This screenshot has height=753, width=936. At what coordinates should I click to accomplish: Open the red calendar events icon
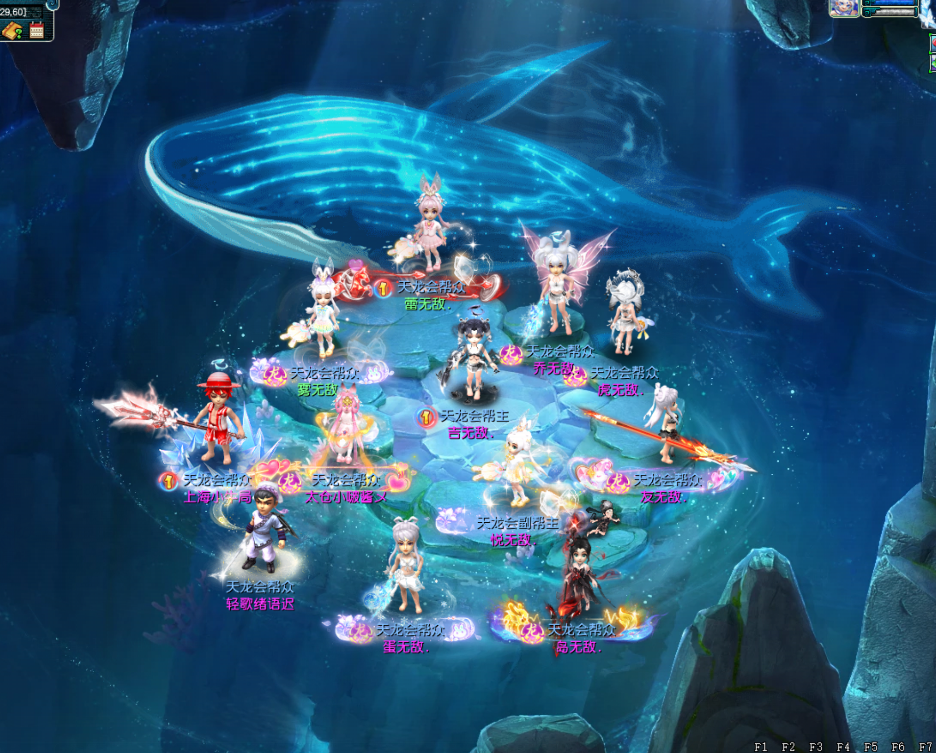pos(37,30)
